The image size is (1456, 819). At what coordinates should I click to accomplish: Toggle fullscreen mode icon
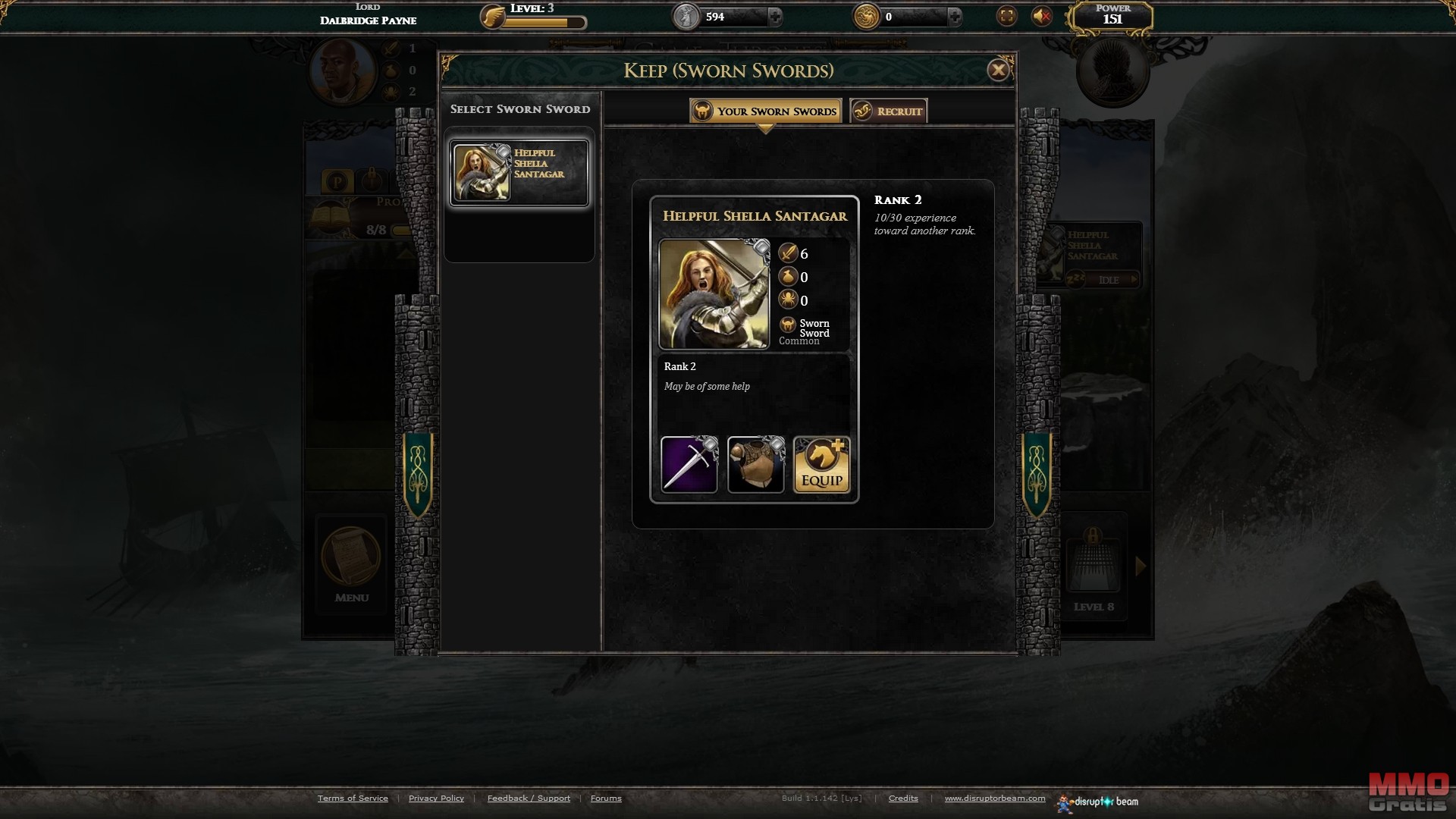coord(1006,17)
